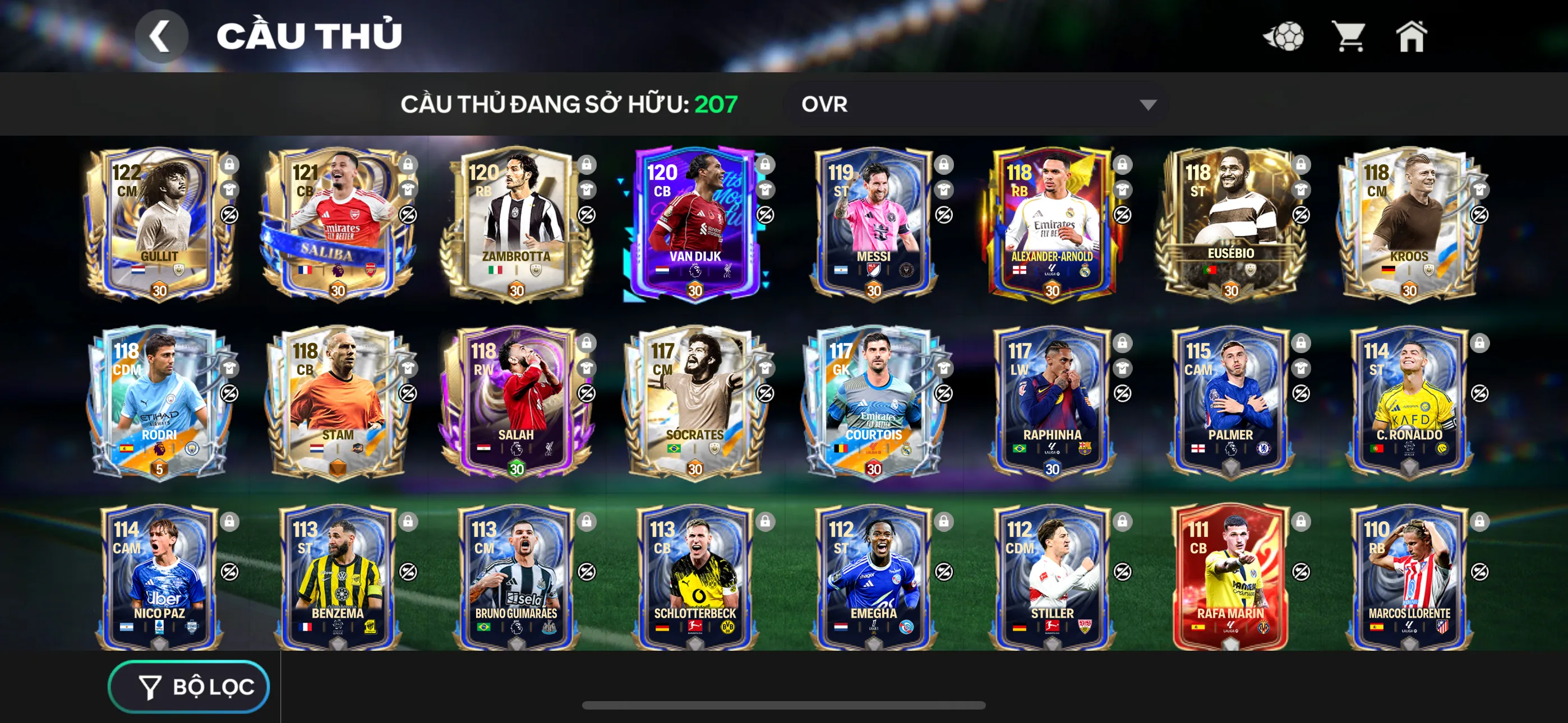Click the back arrow next to CẦU THỦ
Screen dimensions: 1568x723
(161, 35)
